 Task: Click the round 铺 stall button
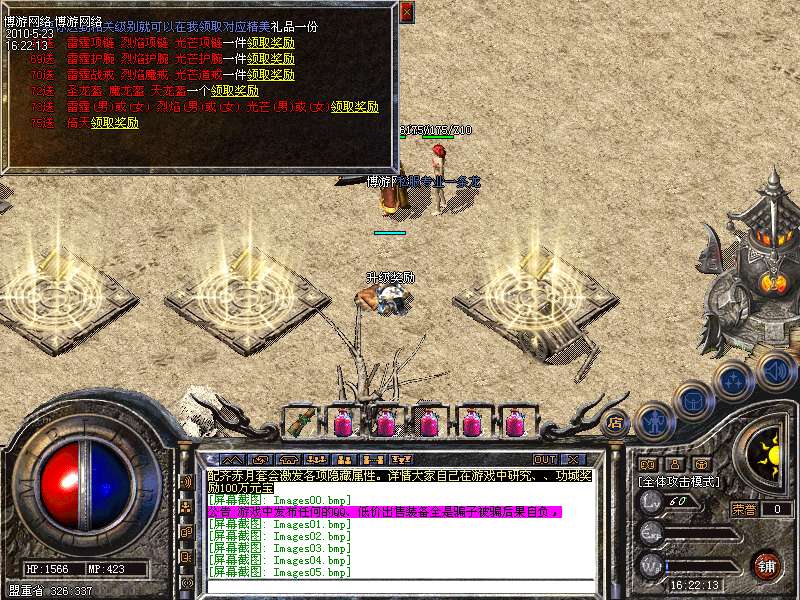767,565
